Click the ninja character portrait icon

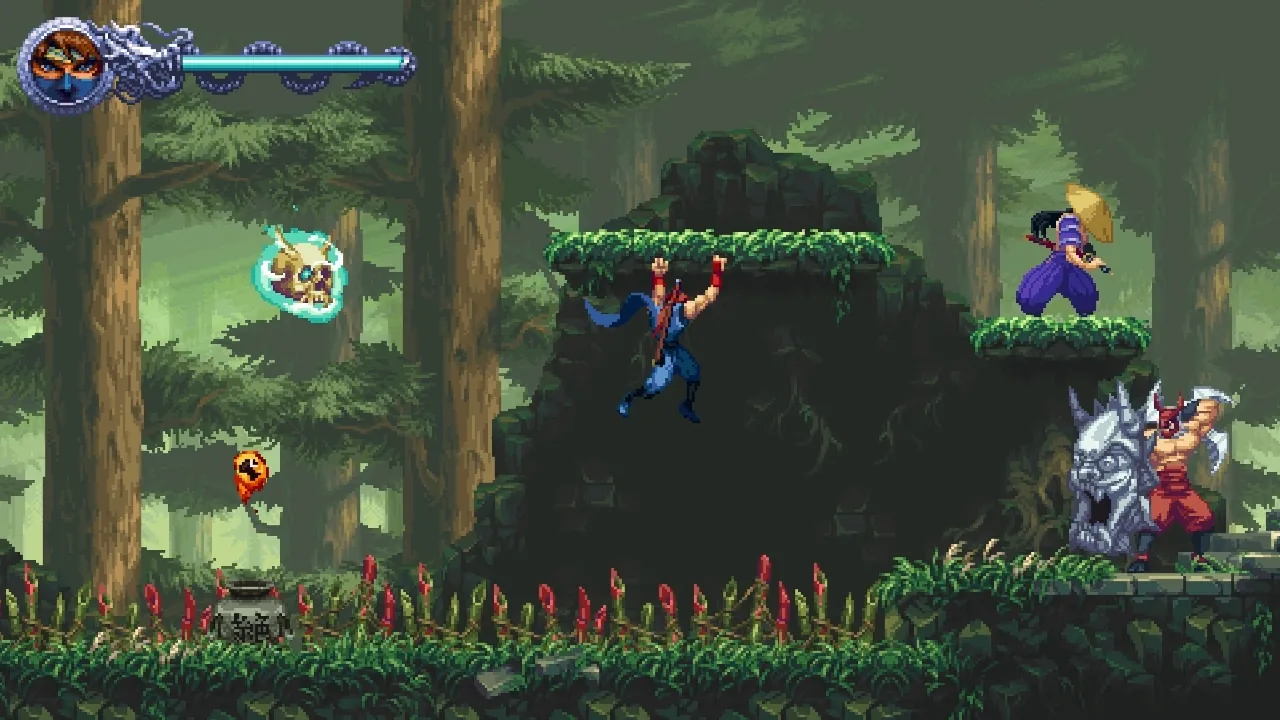pyautogui.click(x=60, y=62)
